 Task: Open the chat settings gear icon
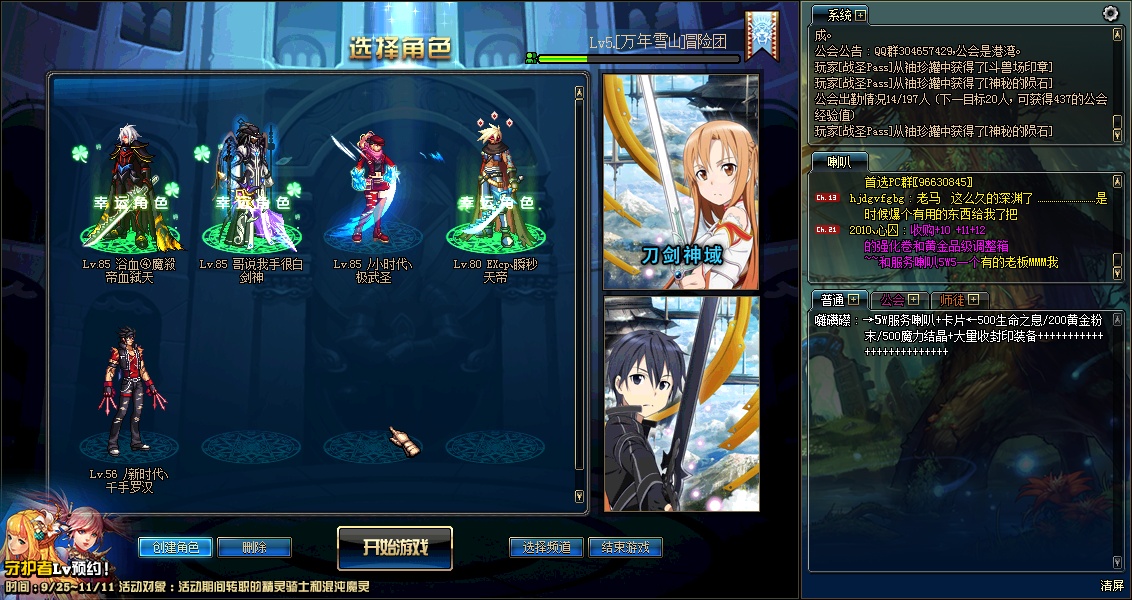point(1110,13)
